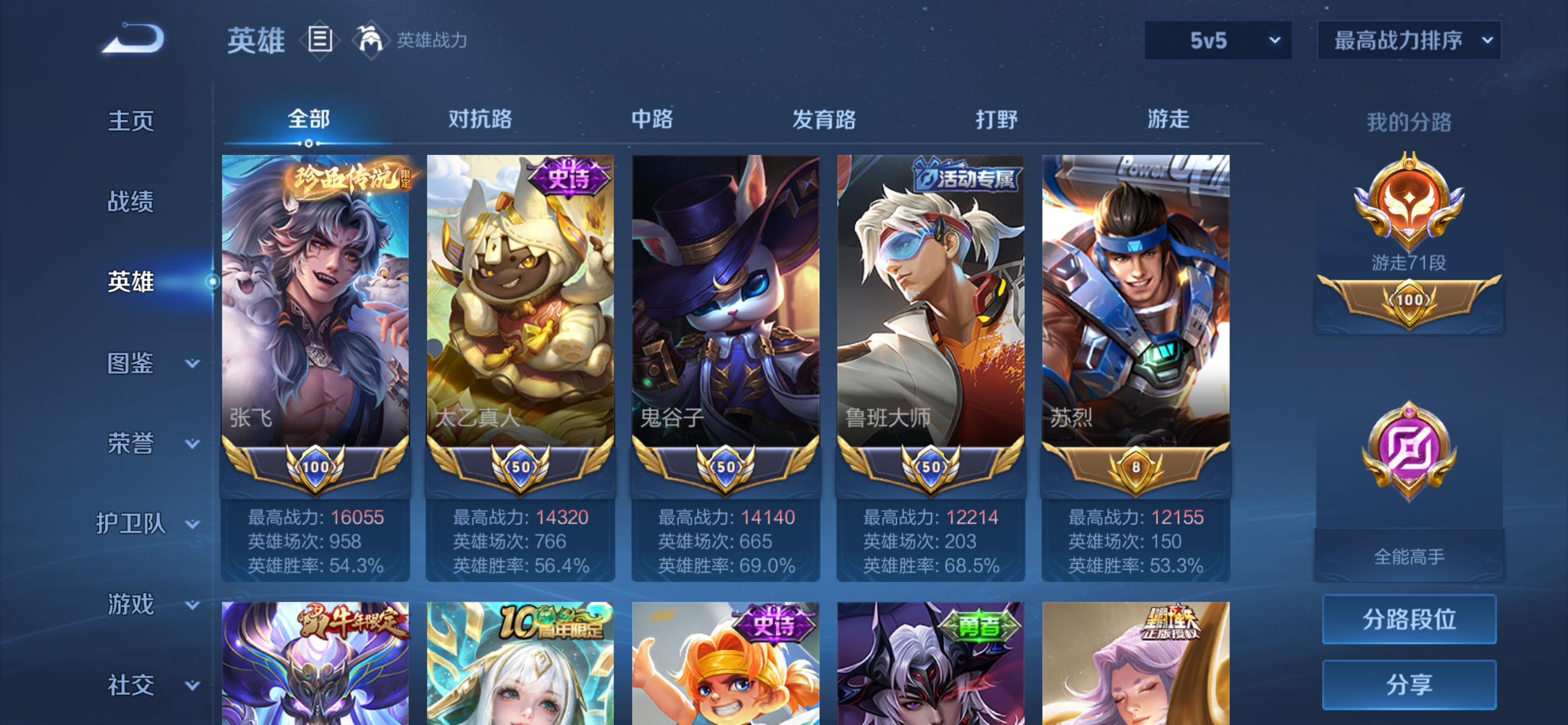Click the back arrow in top-left corner
1568x725 pixels.
tap(132, 38)
